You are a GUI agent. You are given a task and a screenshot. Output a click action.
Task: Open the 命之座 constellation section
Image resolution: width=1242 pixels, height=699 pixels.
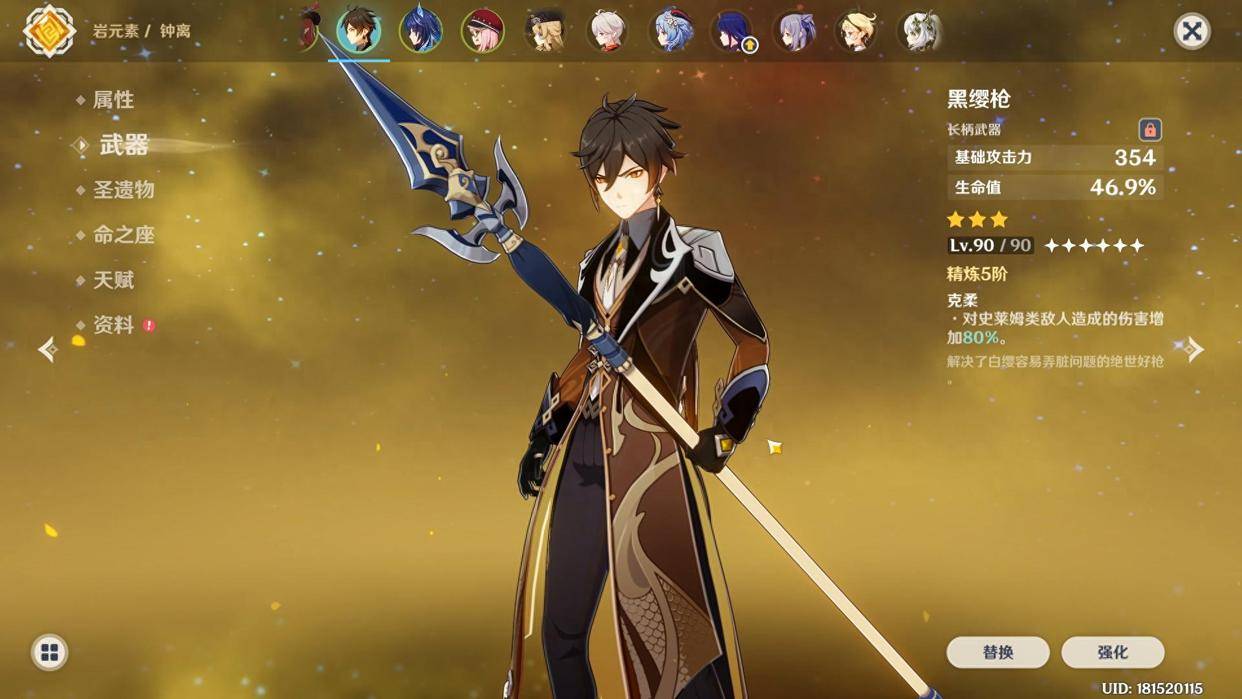123,235
